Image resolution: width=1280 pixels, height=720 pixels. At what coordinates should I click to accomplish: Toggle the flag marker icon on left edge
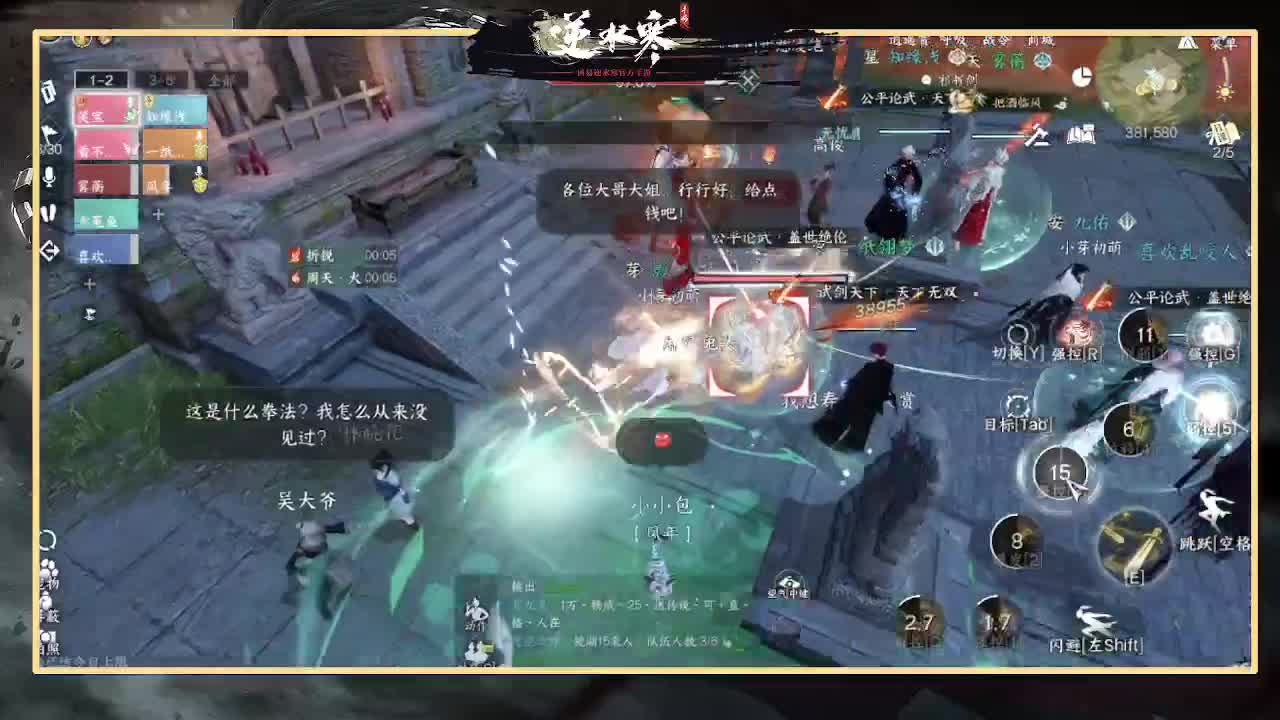pos(50,132)
